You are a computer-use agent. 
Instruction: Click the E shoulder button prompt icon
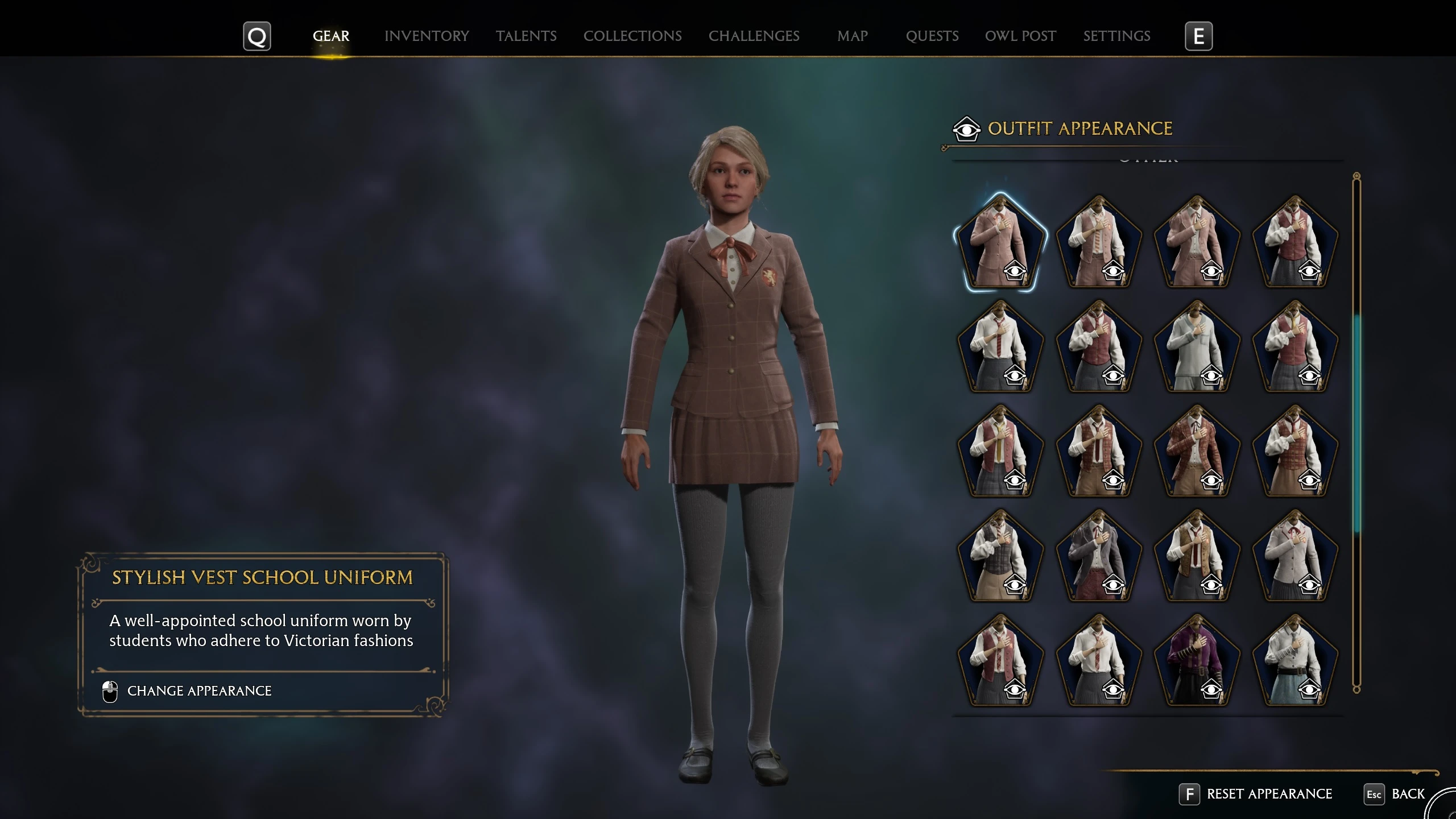(x=1199, y=36)
